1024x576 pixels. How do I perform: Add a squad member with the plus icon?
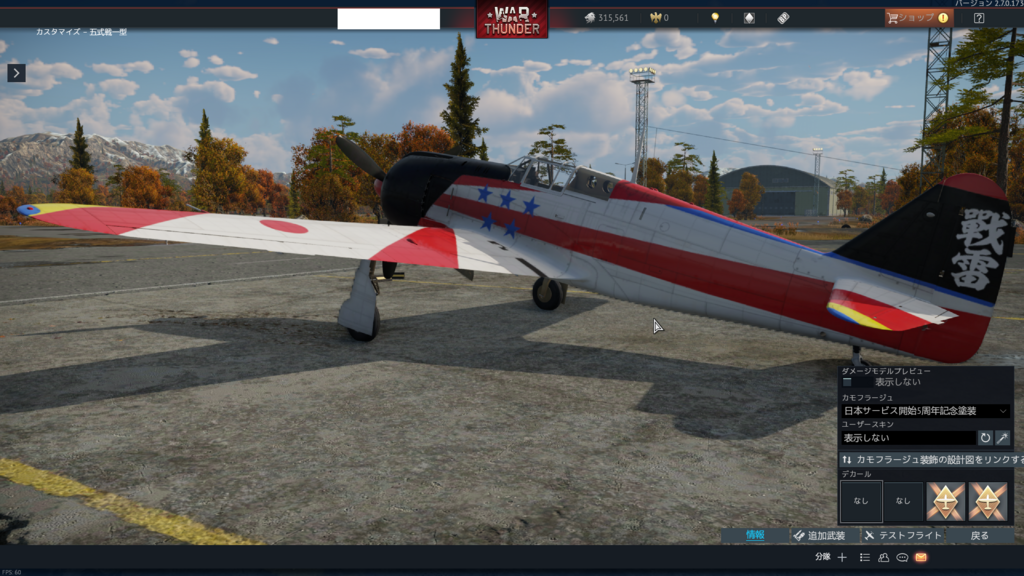tap(842, 557)
